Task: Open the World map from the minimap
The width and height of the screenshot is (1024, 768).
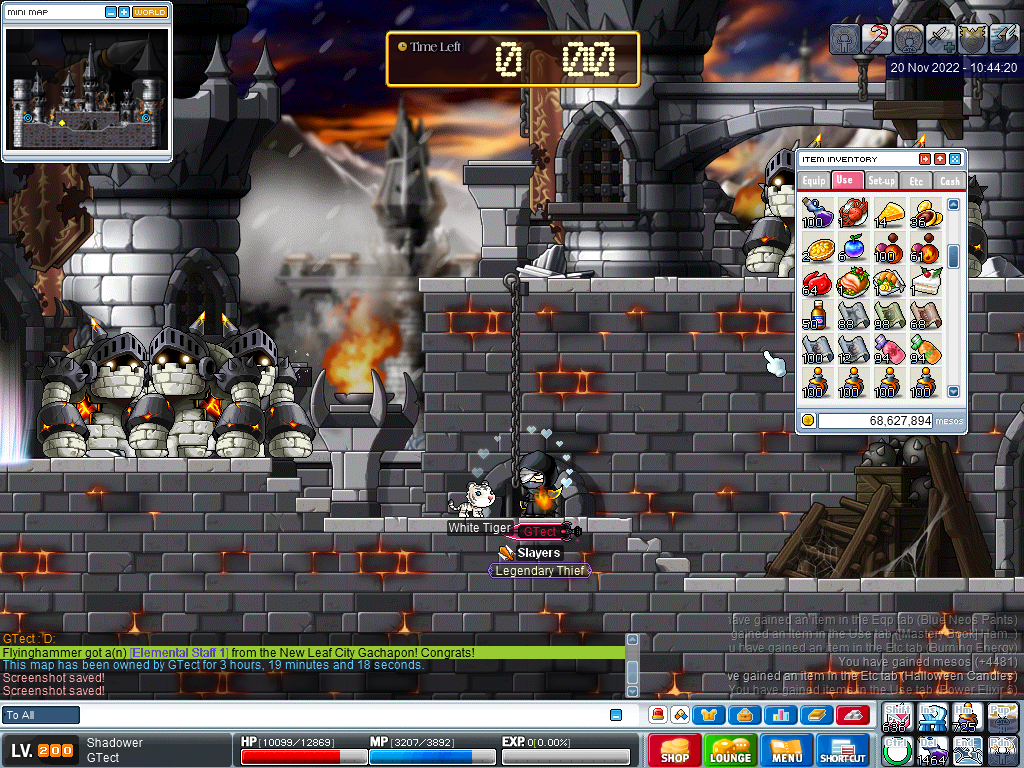Action: (150, 12)
